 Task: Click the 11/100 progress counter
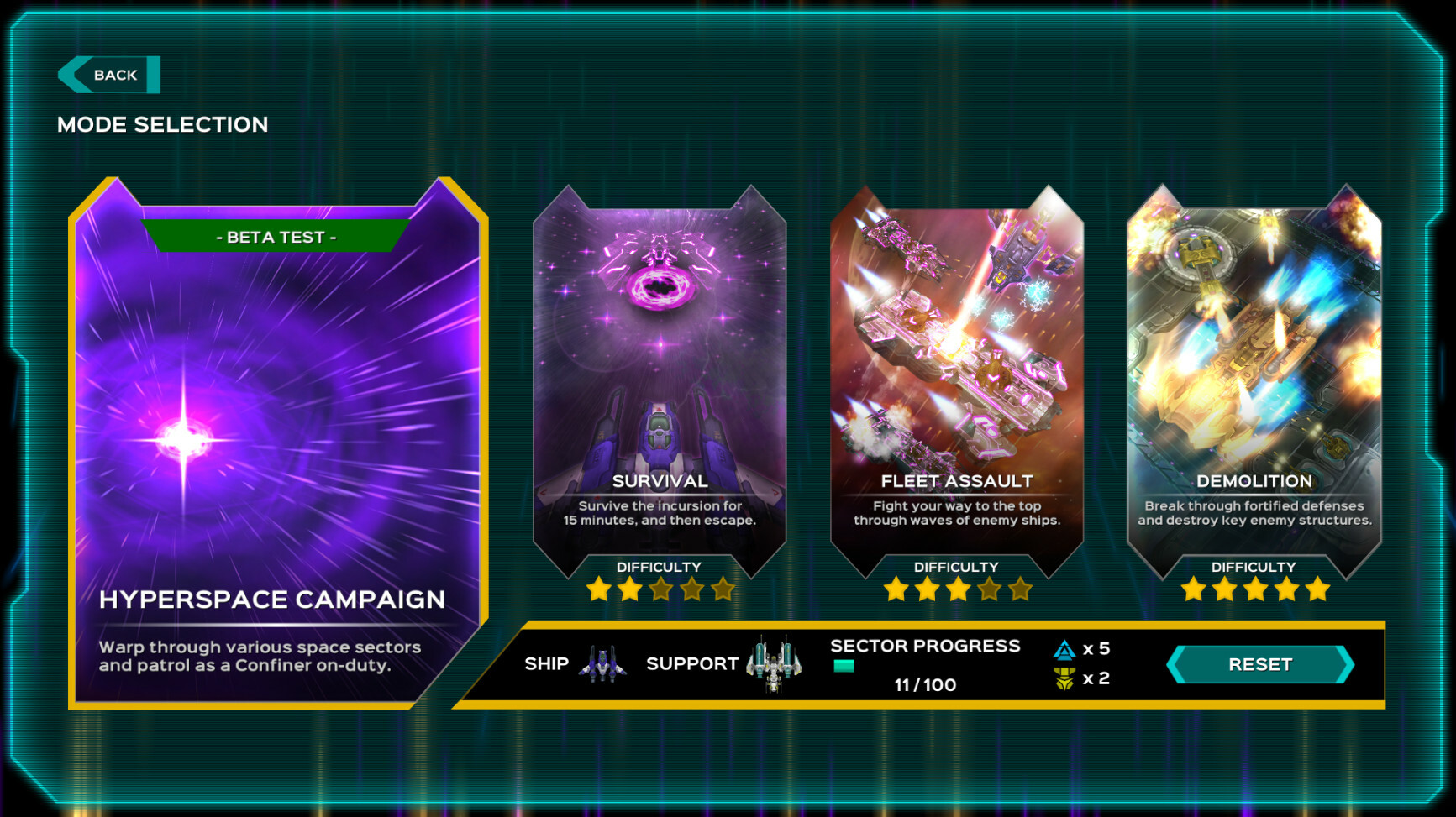coord(925,684)
